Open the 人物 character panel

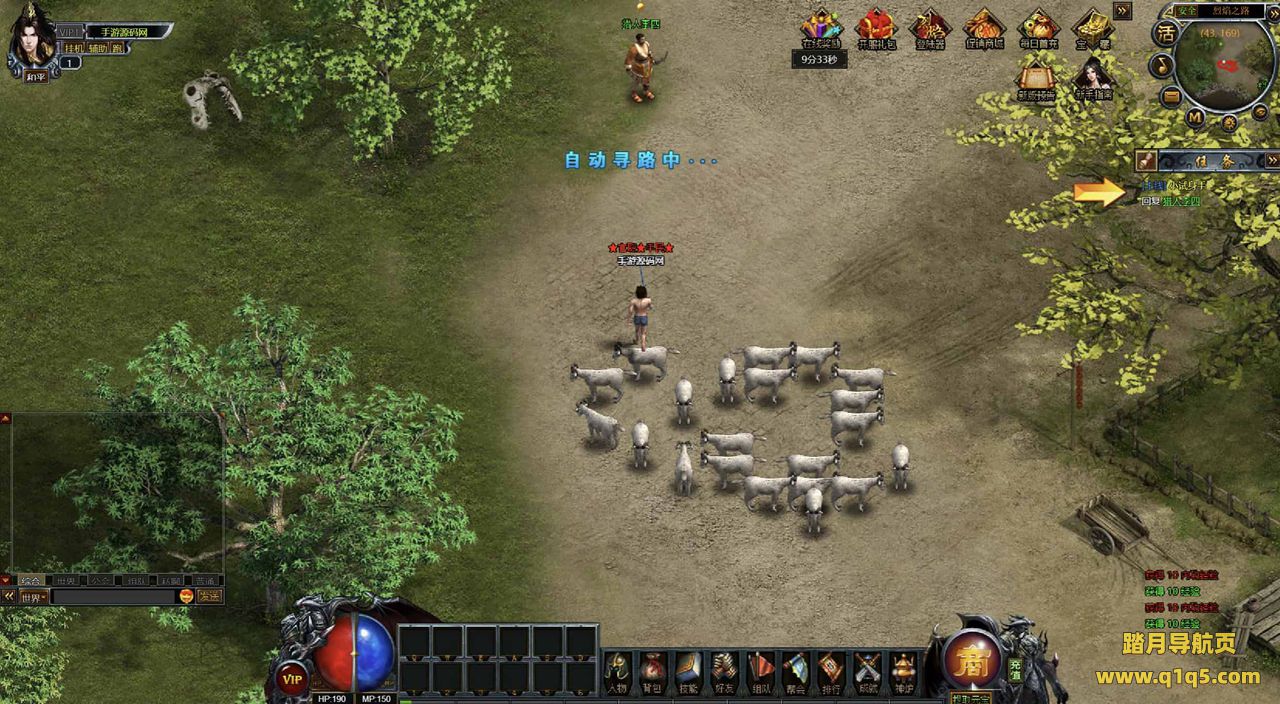[618, 669]
